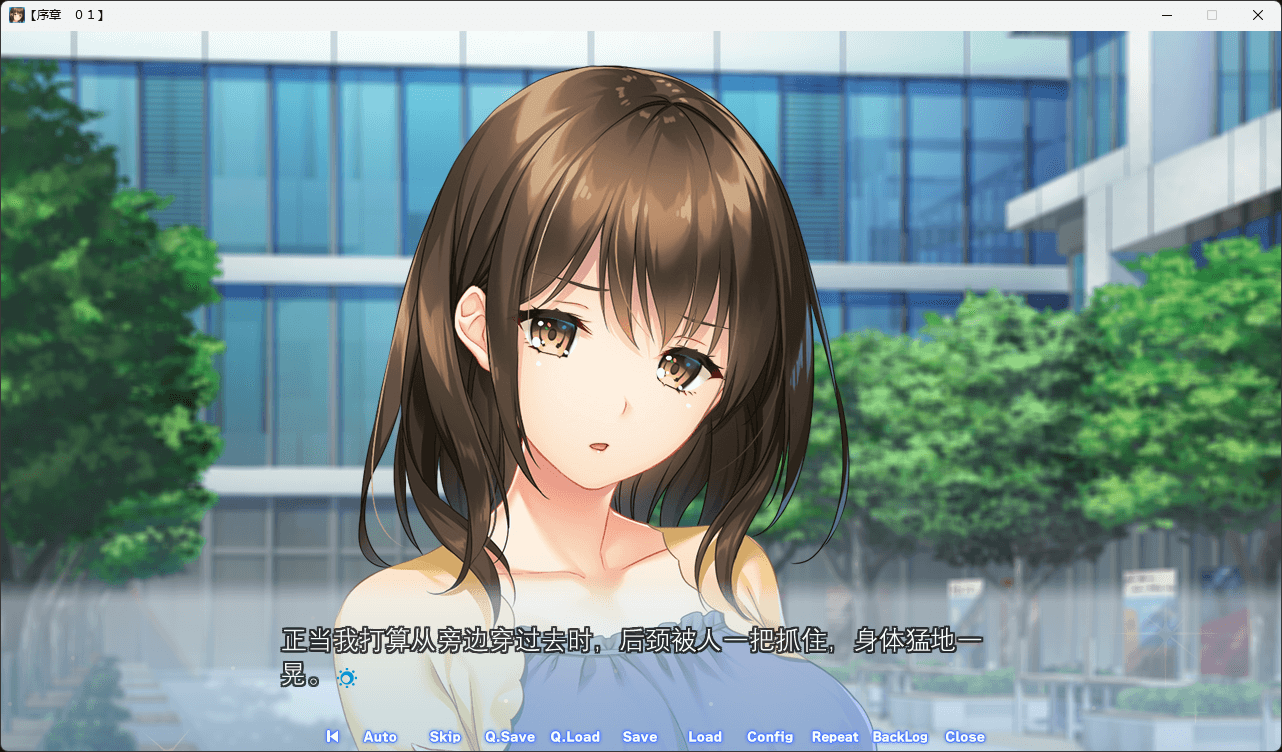The image size is (1282, 752).
Task: Hide the message window using Close
Action: pos(964,736)
